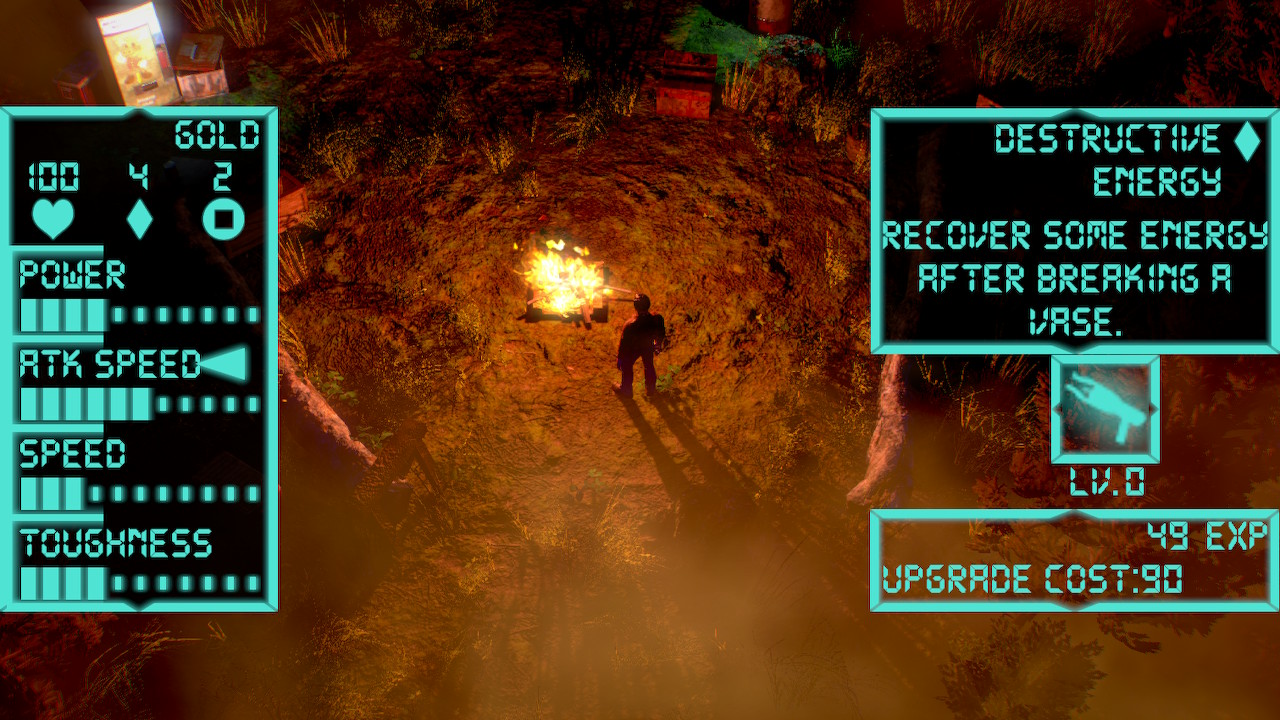Click the UPGRADE COST:90 button

[x=1030, y=576]
